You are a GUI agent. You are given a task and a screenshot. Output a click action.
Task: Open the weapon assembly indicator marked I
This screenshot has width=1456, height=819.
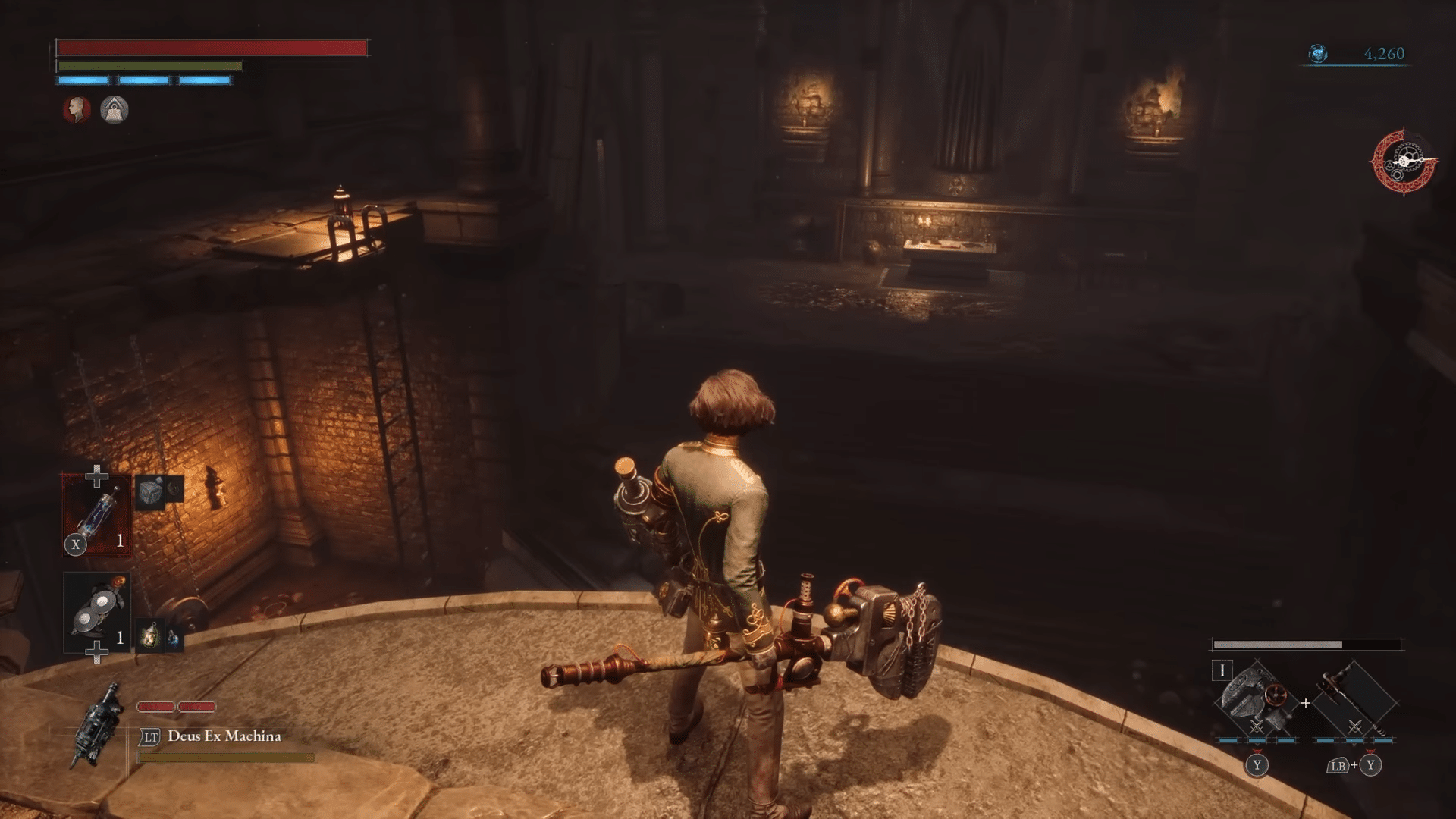[x=1222, y=670]
